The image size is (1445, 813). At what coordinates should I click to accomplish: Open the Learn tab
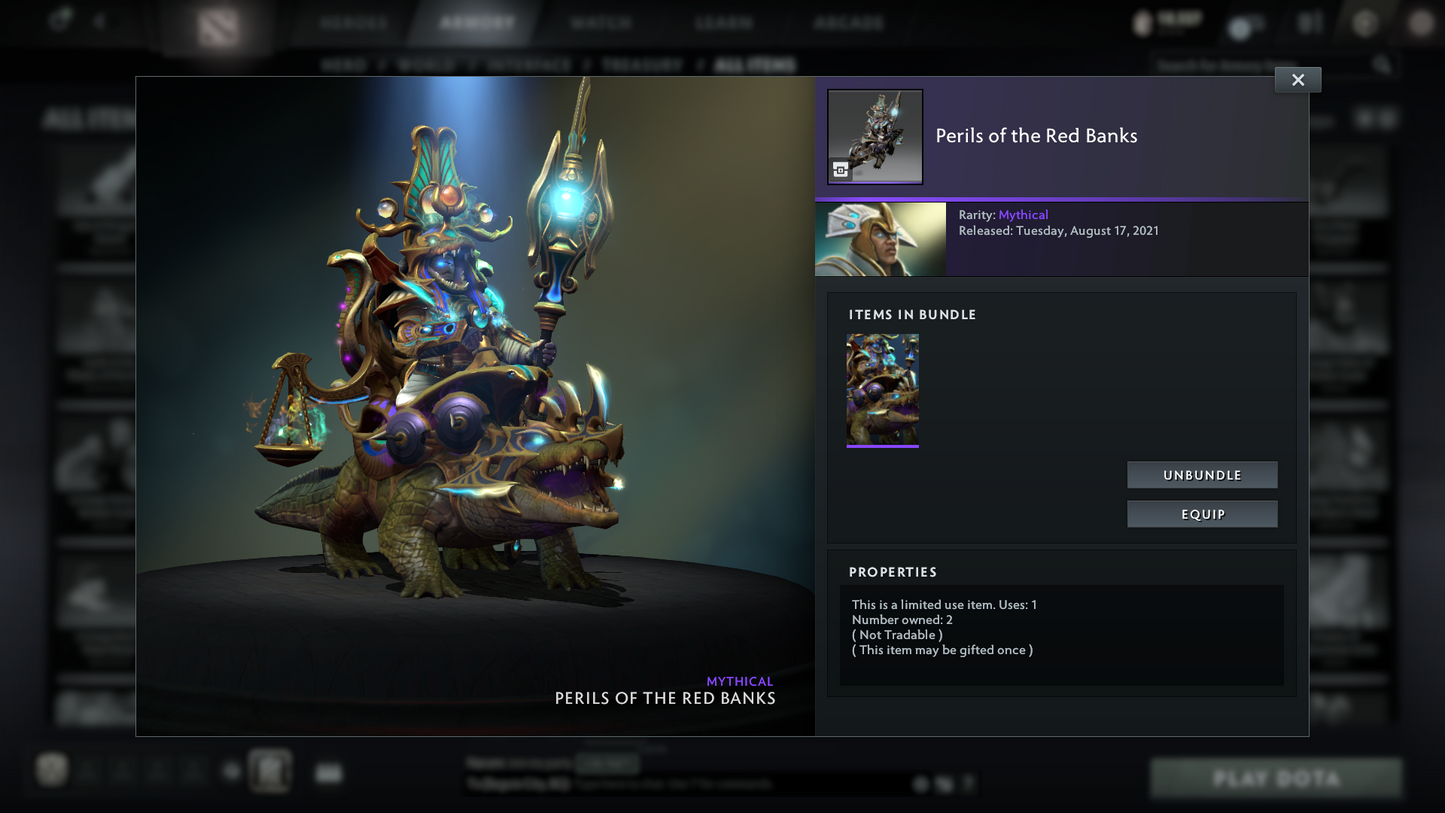point(724,22)
